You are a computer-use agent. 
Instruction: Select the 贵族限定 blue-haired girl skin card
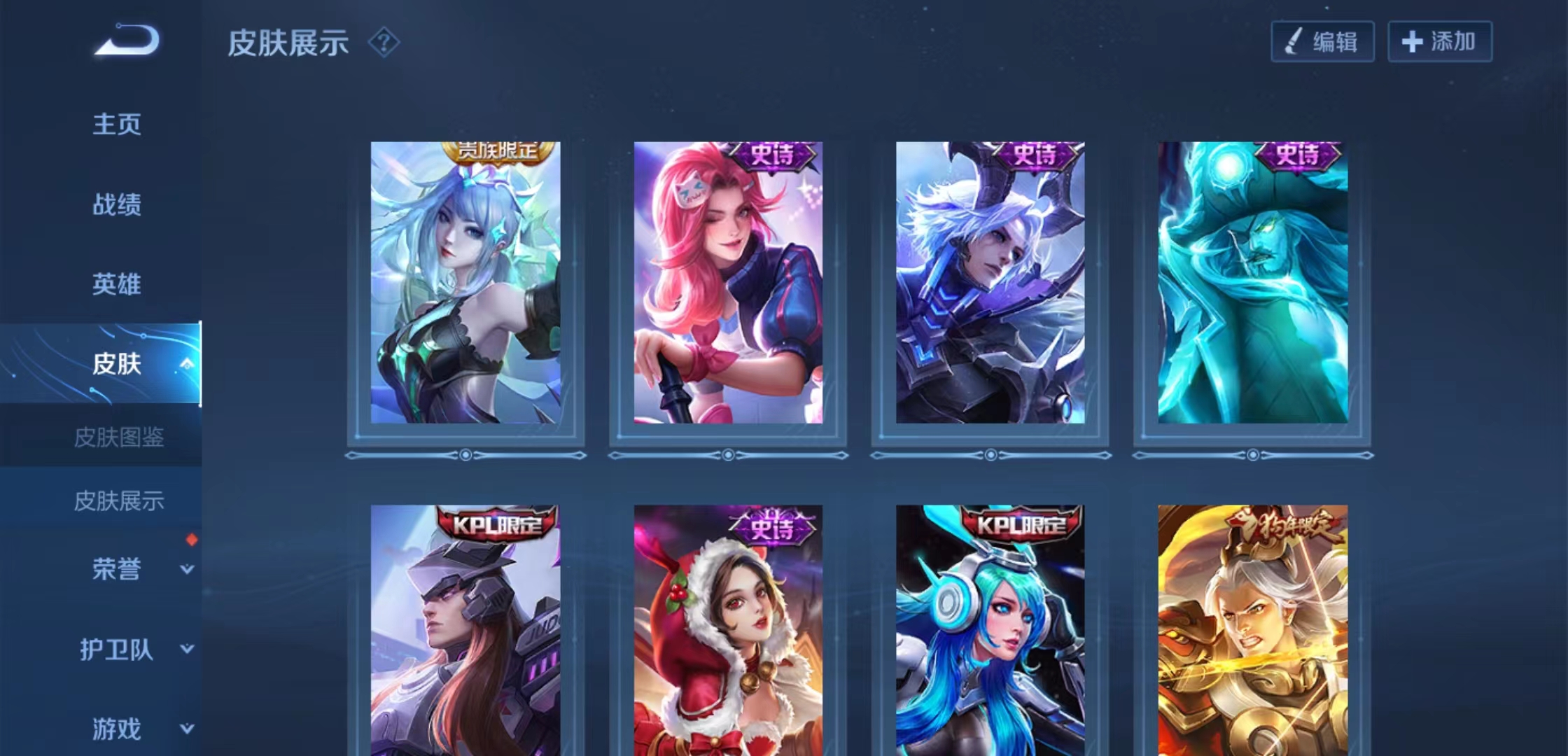click(465, 283)
